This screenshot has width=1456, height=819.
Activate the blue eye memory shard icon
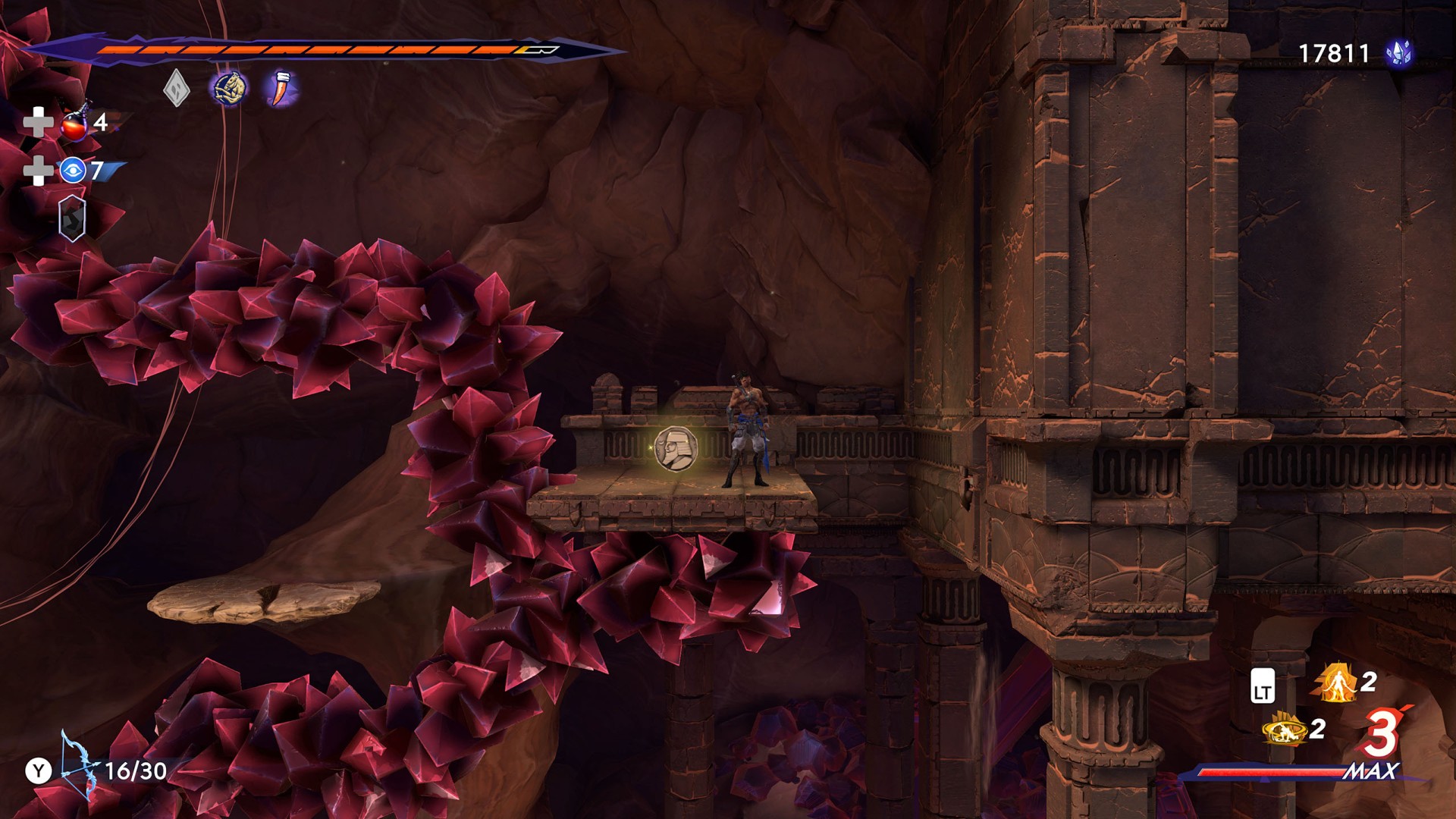click(x=73, y=171)
